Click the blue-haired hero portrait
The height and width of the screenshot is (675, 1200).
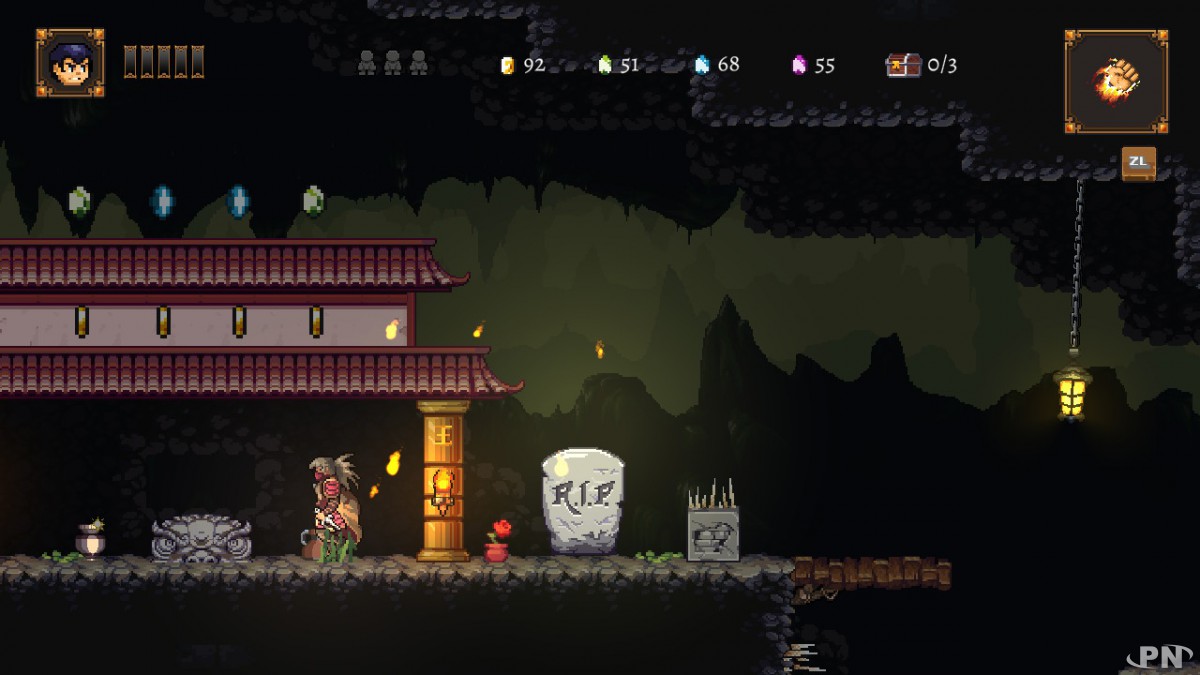[70, 63]
